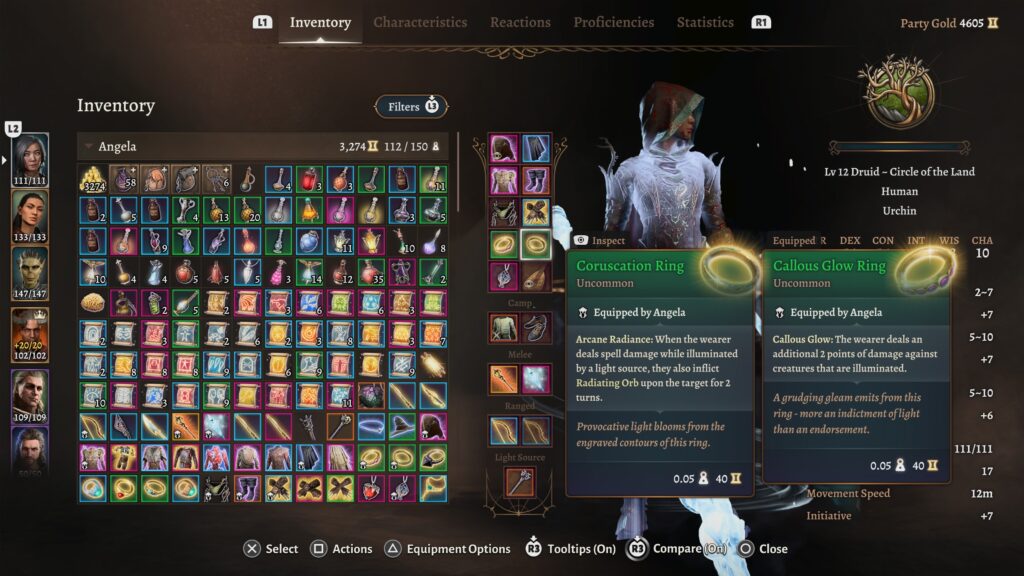Switch to the Characteristics tab

point(420,22)
